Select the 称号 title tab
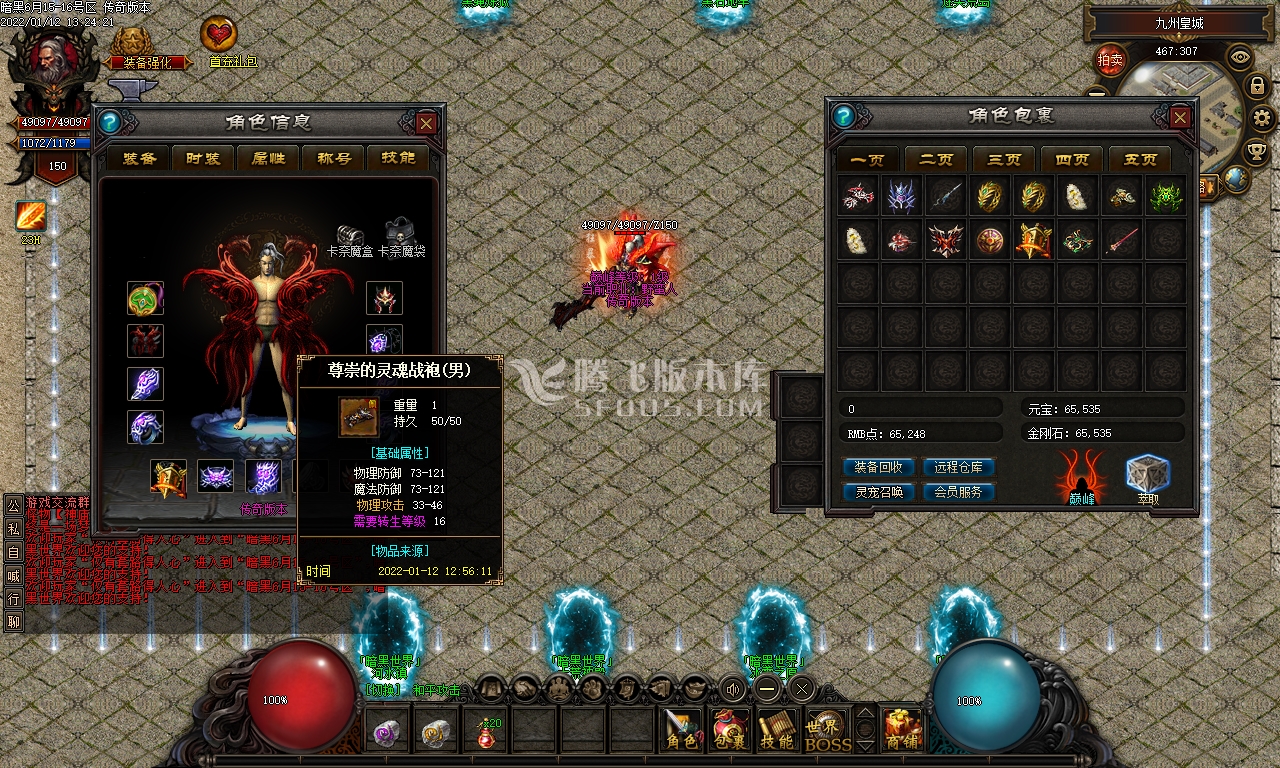1280x768 pixels. pos(334,158)
